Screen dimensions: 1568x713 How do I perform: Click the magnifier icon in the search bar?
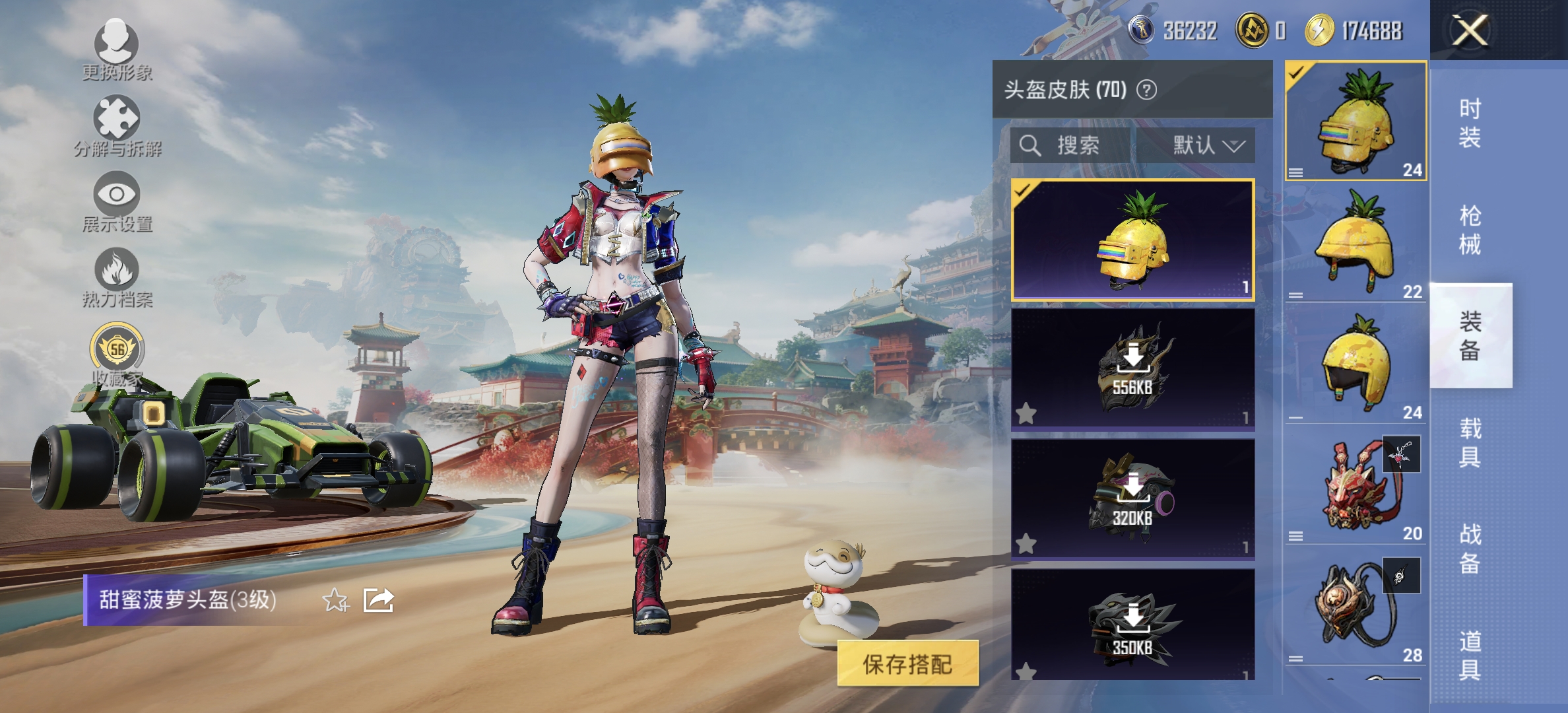pyautogui.click(x=1029, y=146)
